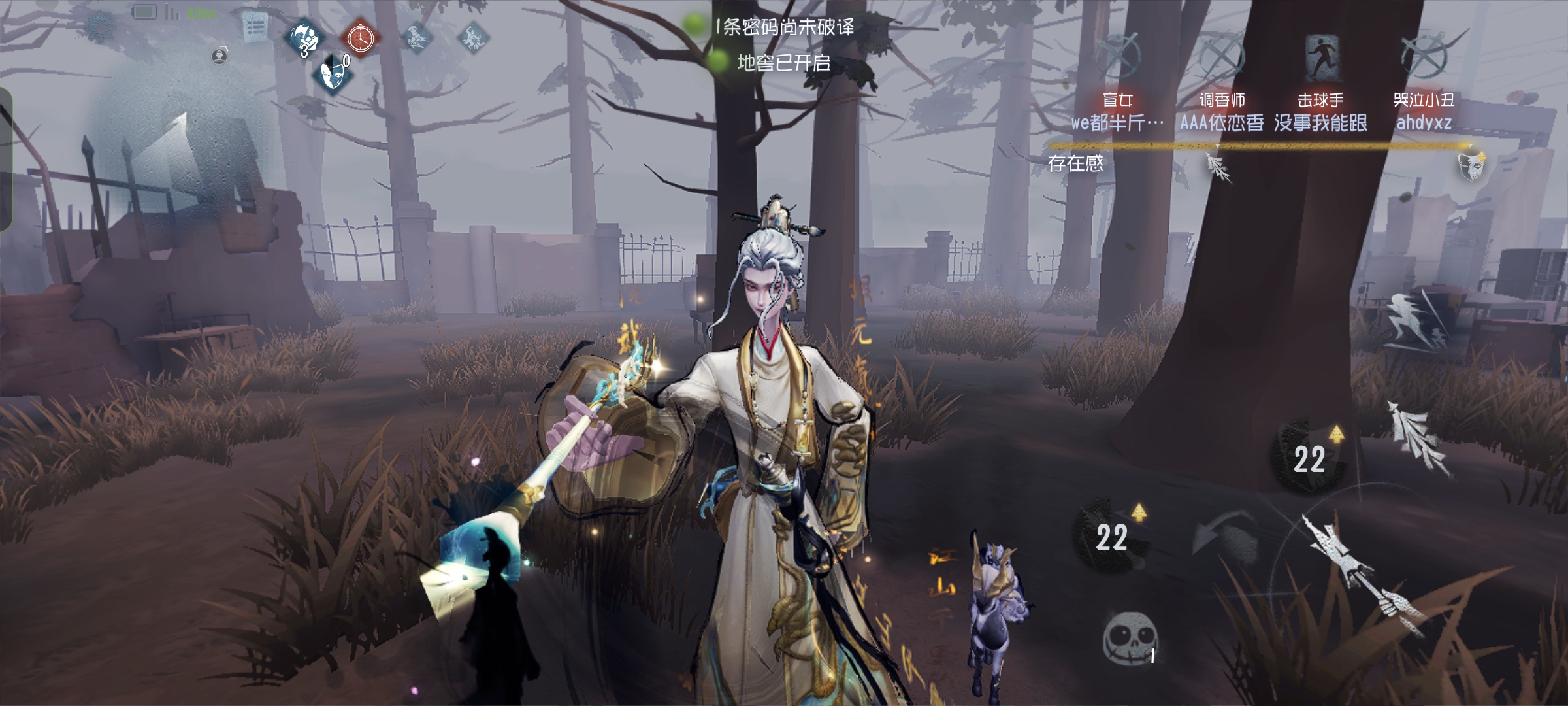1568x706 pixels.
Task: Select the 击球手 running-figure status icon
Action: (x=1320, y=57)
